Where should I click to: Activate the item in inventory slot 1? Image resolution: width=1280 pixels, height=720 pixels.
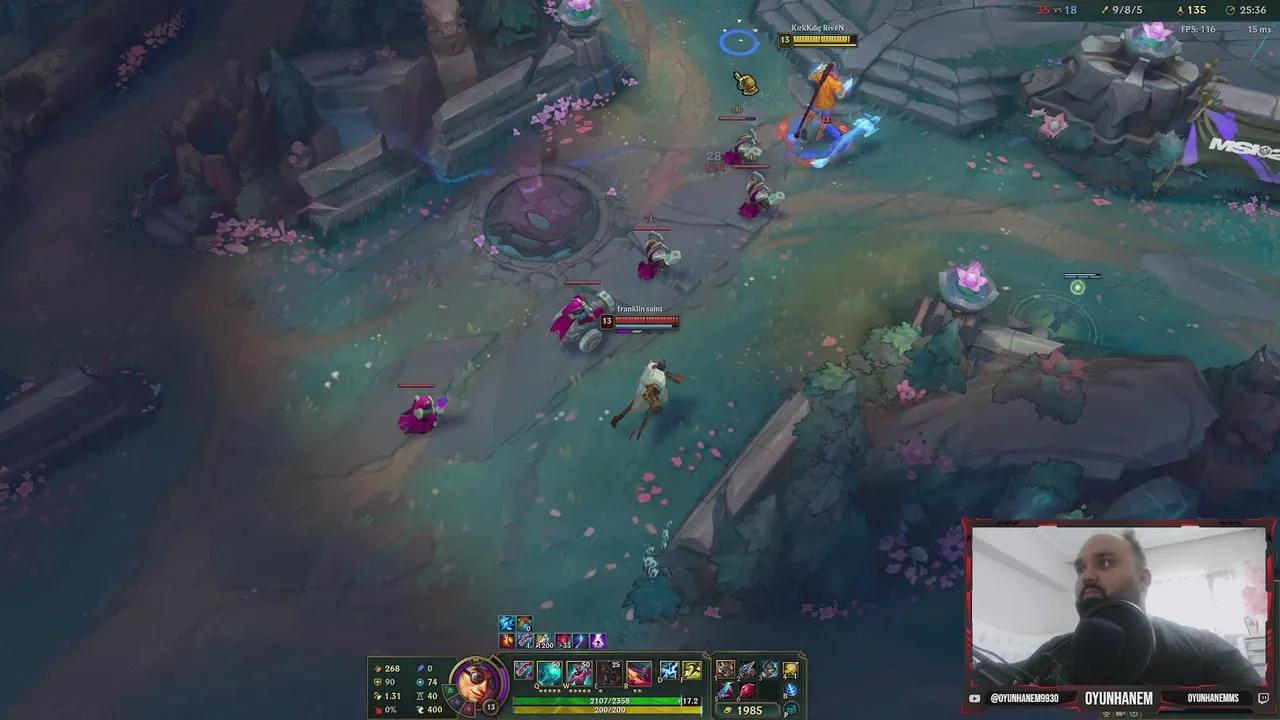click(x=725, y=669)
